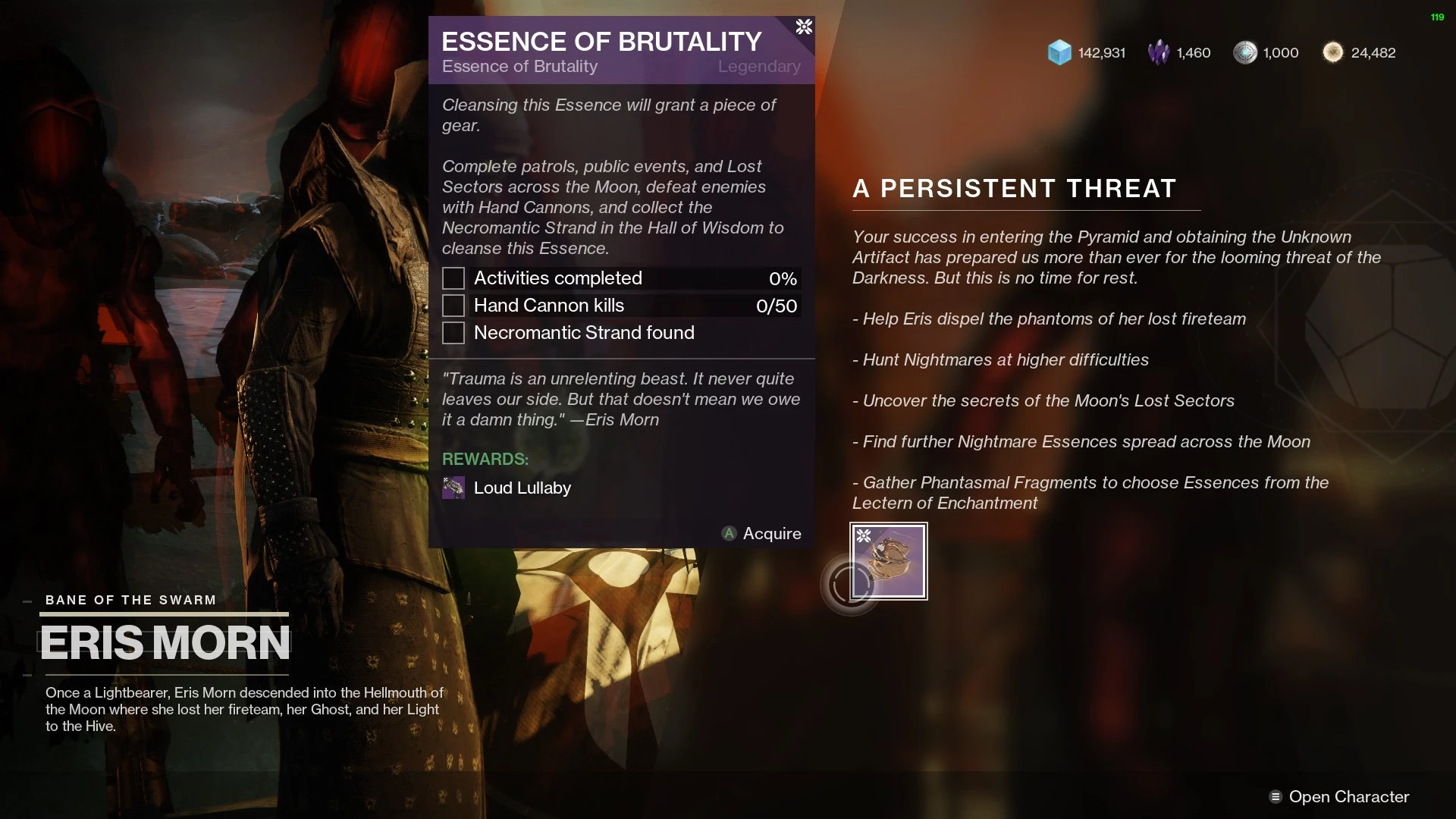This screenshot has height=819, width=1456.
Task: Select the Essence of Brutality item slot
Action: pos(889,562)
